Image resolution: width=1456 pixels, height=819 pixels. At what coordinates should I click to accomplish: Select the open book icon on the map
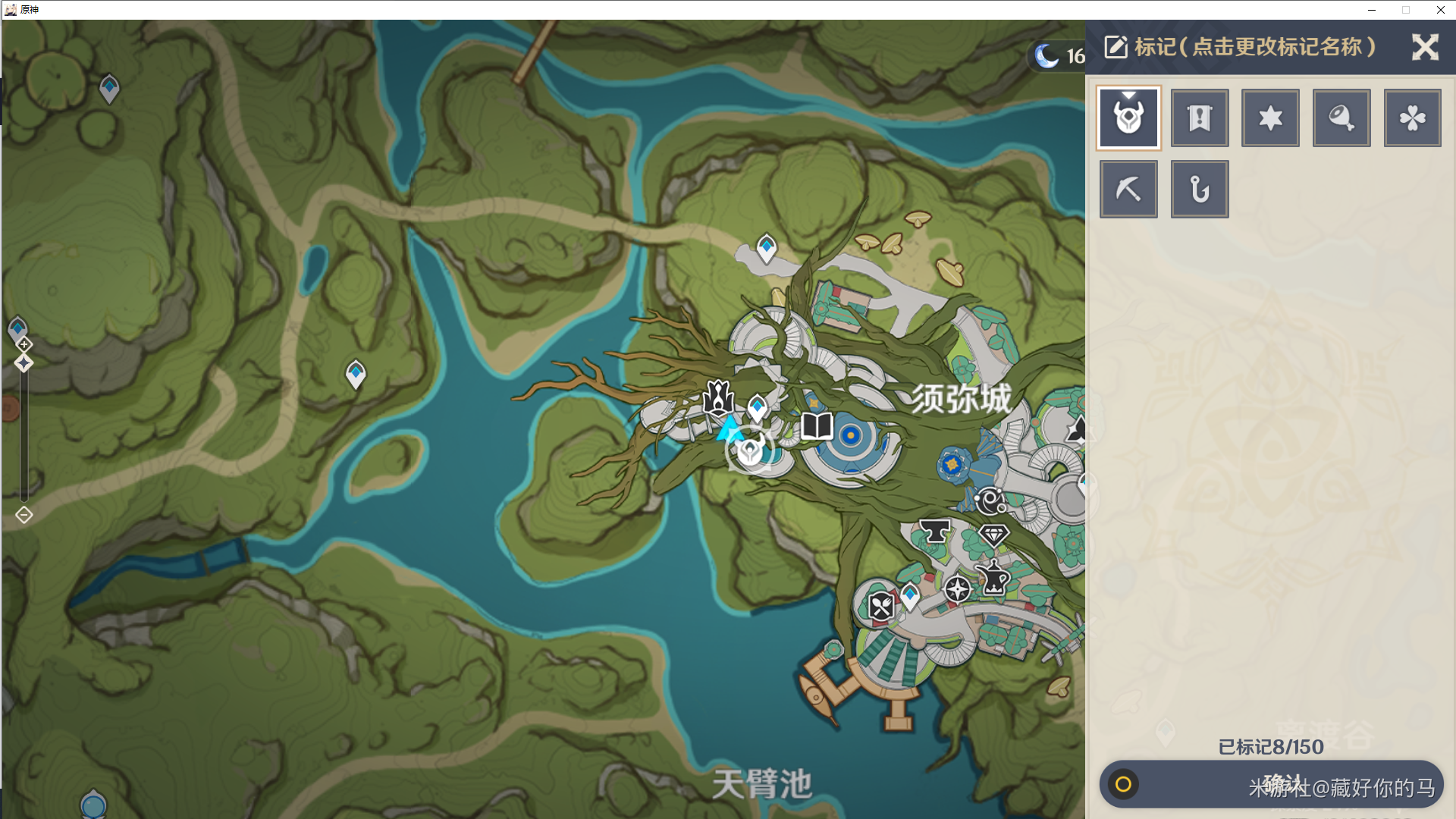[x=817, y=426]
